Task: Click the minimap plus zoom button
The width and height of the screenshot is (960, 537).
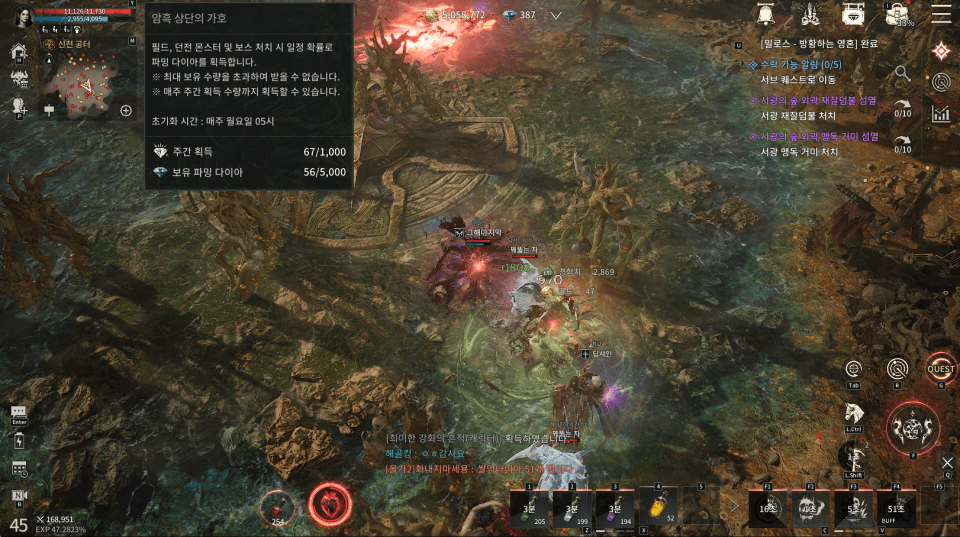Action: pyautogui.click(x=126, y=110)
